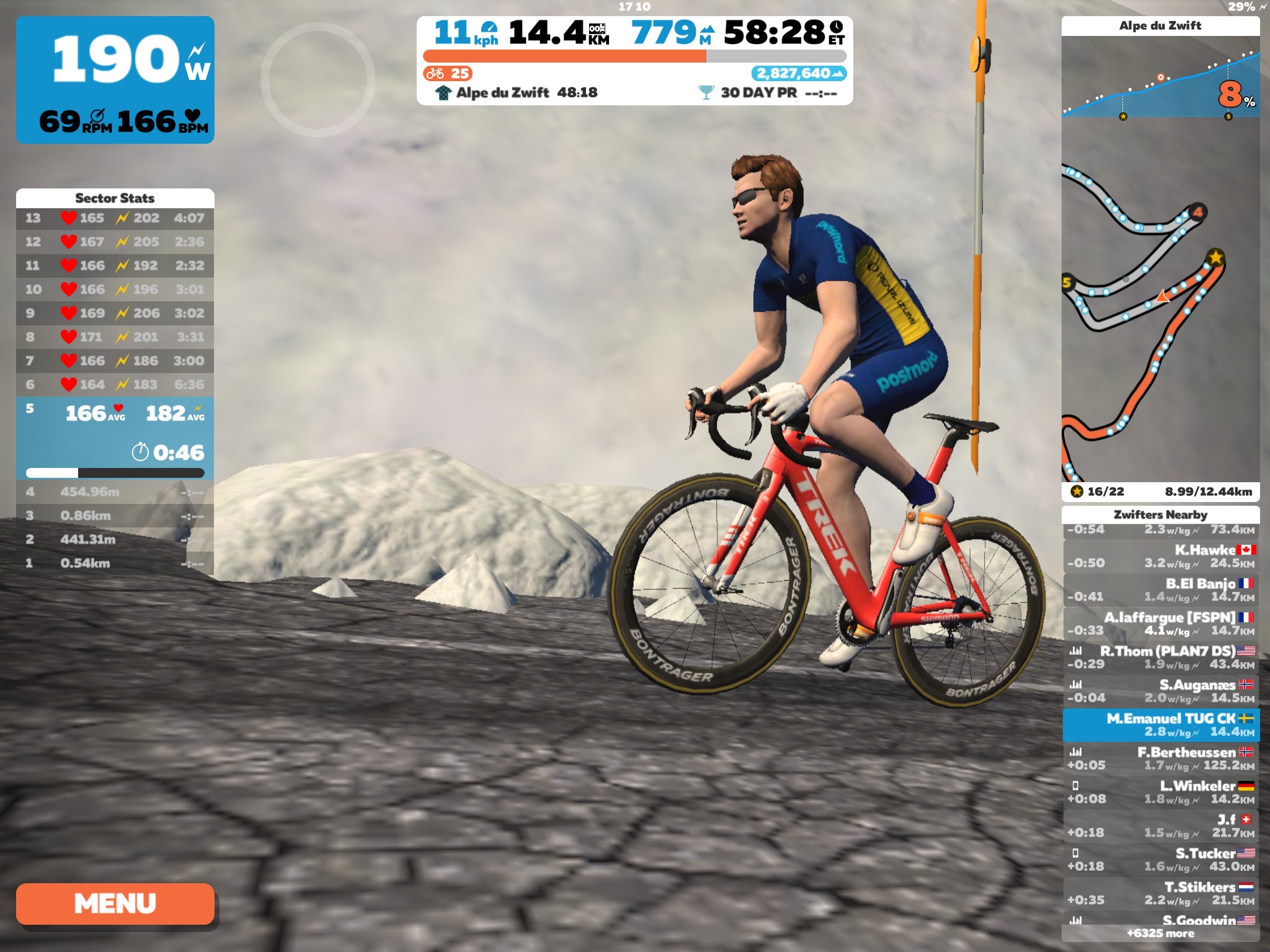
Task: Show the +6325 more riders
Action: 1160,933
